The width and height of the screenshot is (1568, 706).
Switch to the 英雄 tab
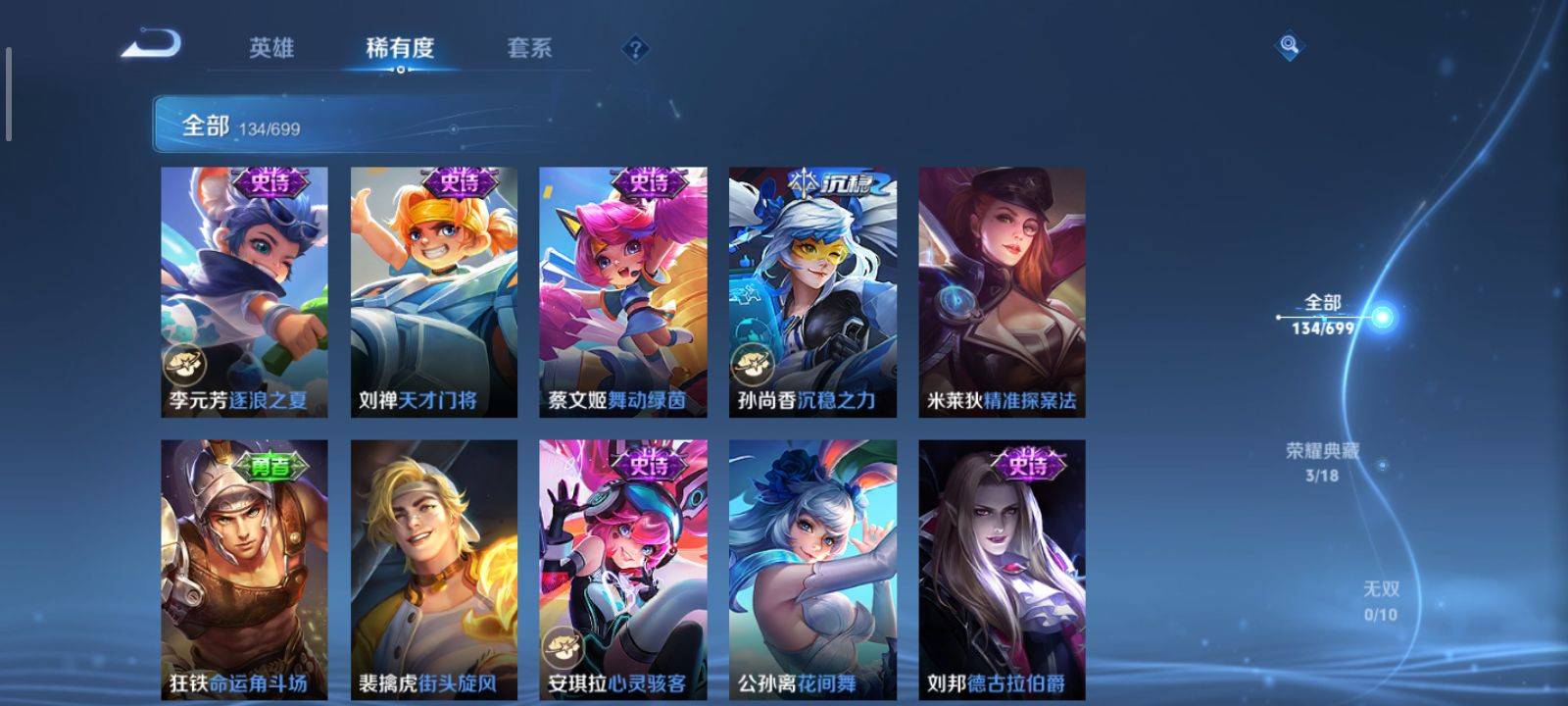coord(271,48)
